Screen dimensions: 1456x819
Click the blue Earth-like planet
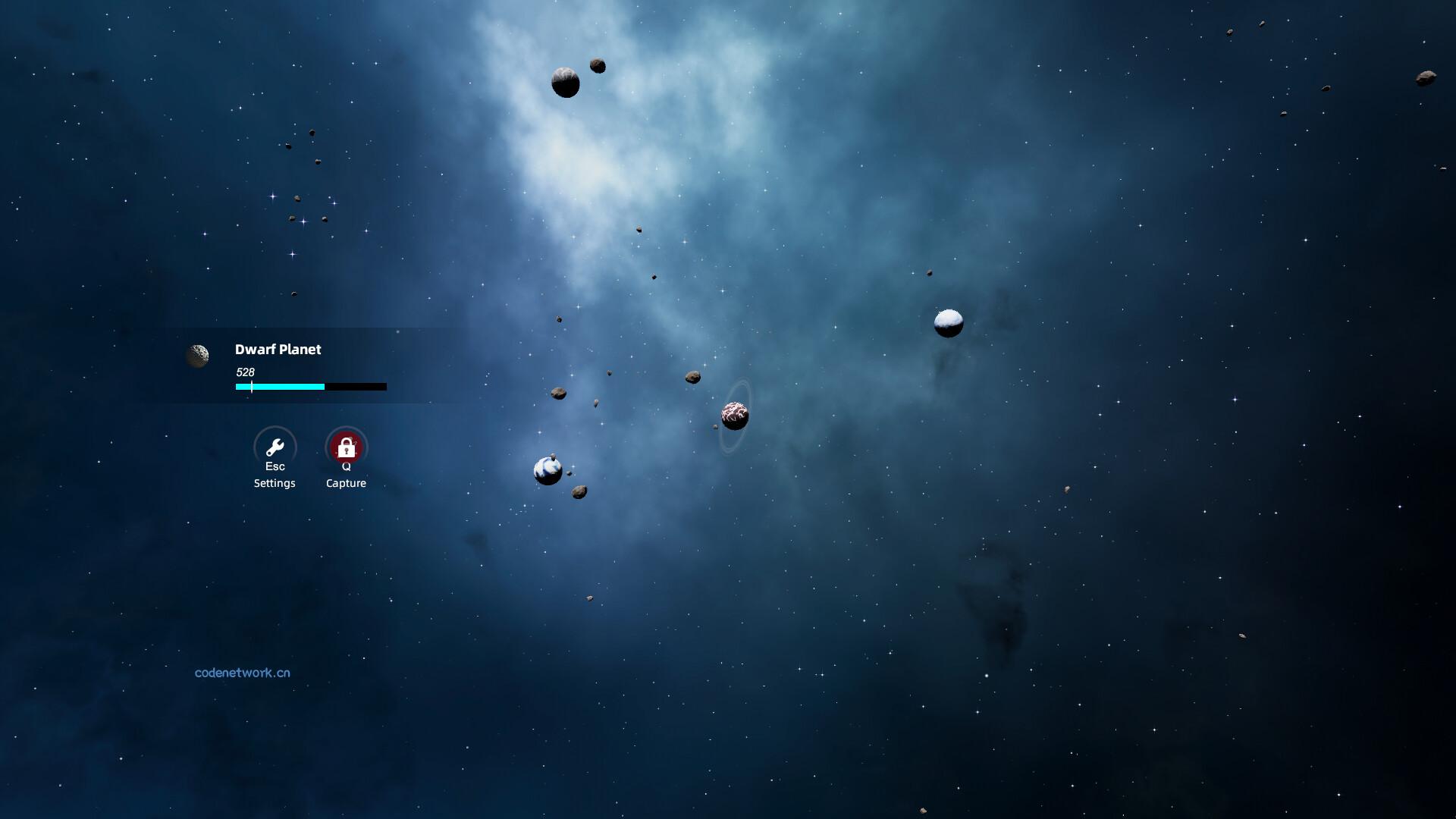[546, 470]
